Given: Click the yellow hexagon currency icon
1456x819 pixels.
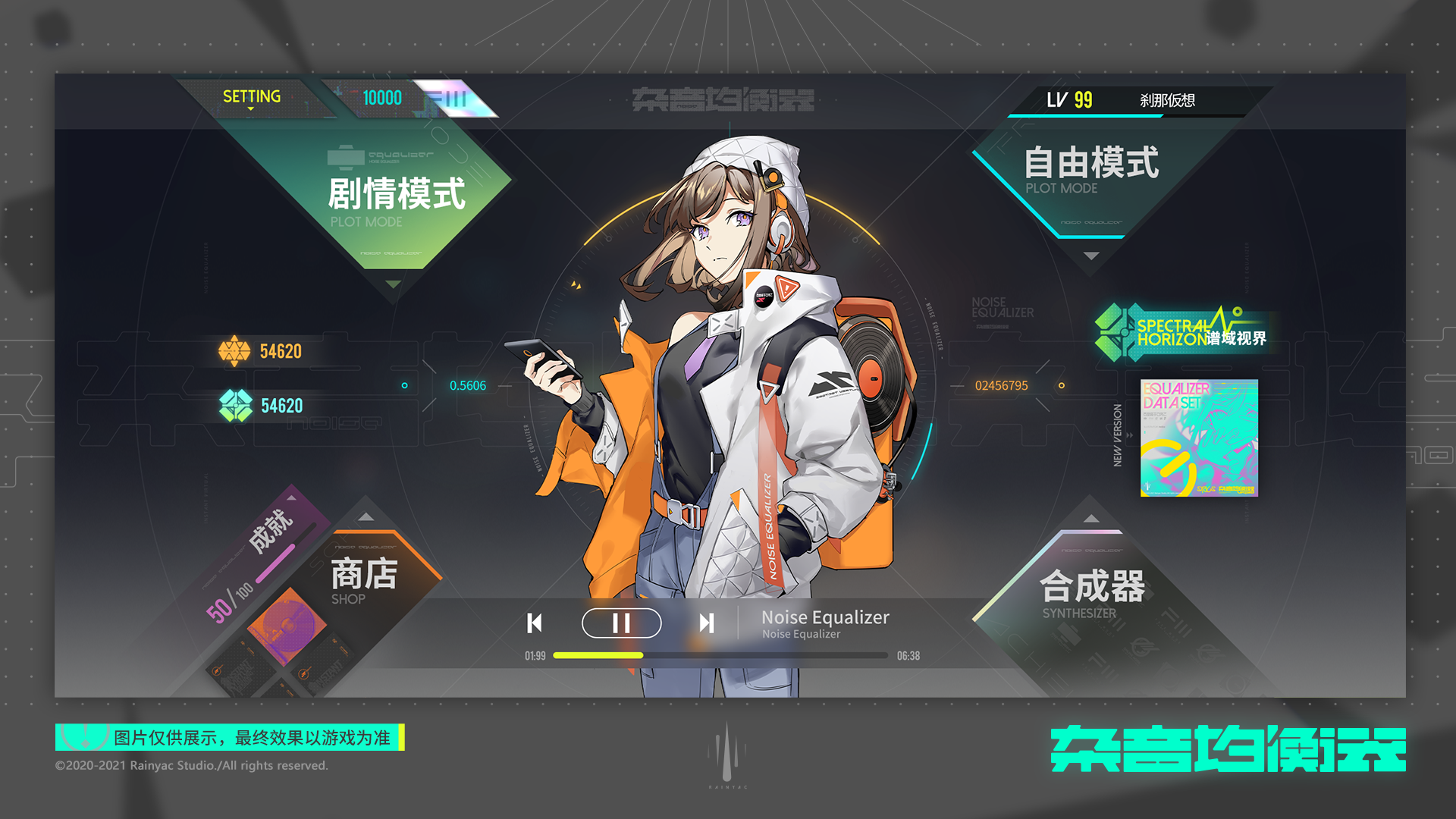Looking at the screenshot, I should 236,350.
